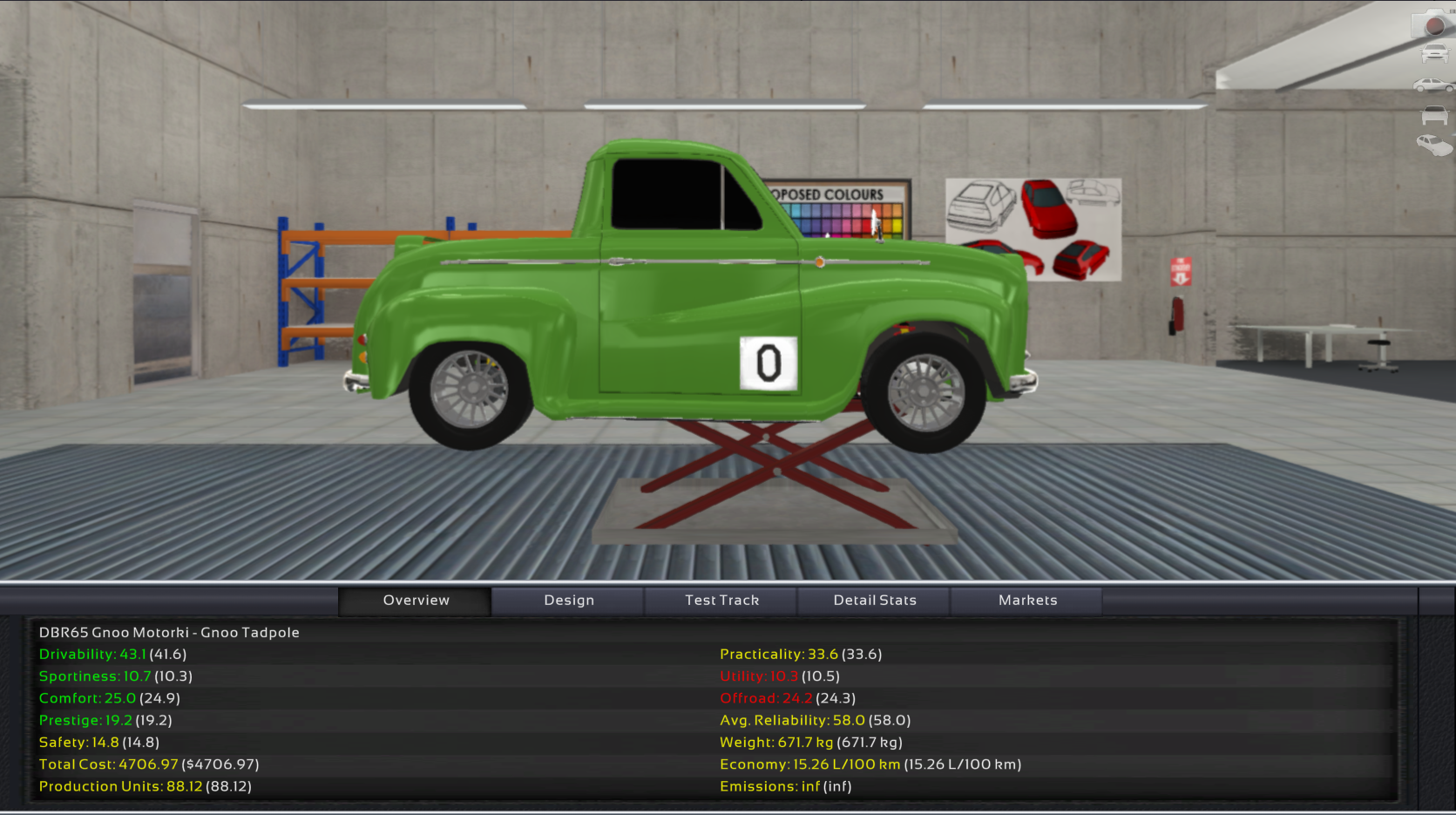Click the camera screenshot icon
This screenshot has width=1456, height=815.
pos(1433,24)
